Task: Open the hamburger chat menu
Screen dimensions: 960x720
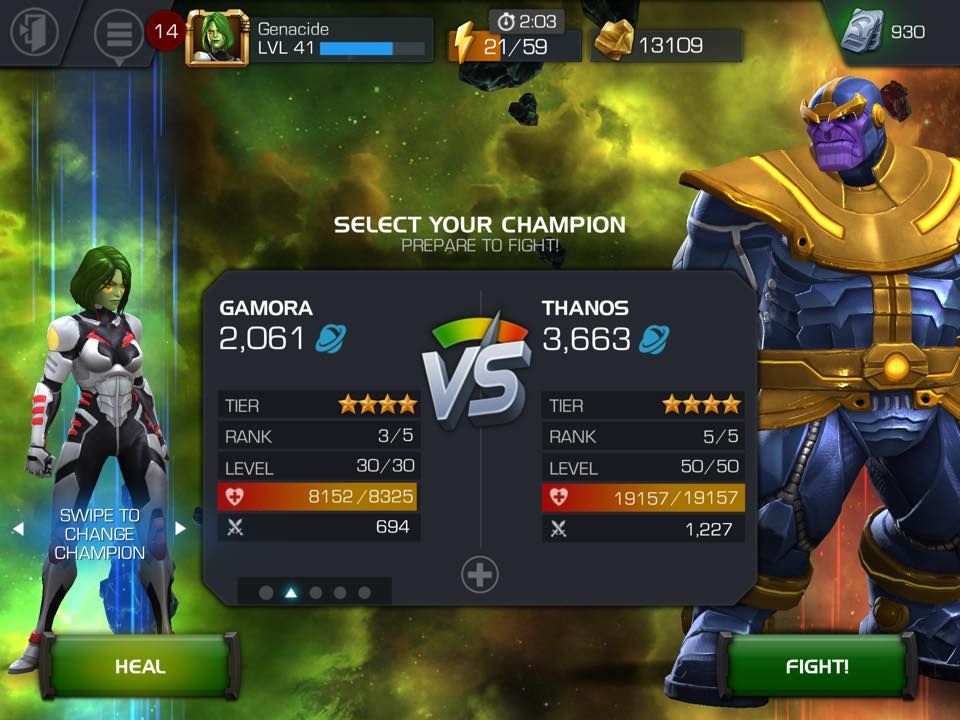Action: point(118,34)
